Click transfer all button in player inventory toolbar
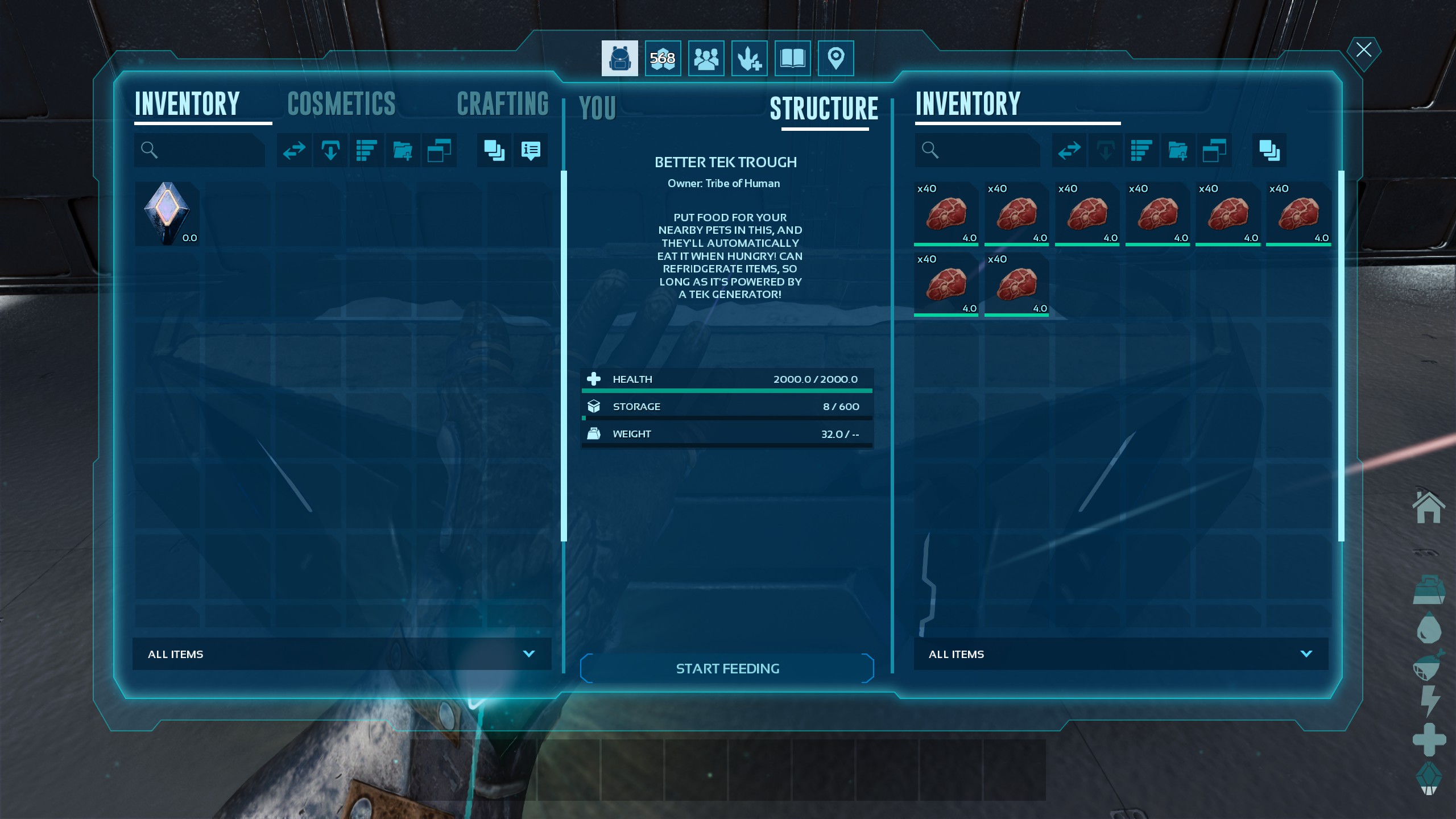Image resolution: width=1456 pixels, height=819 pixels. pyautogui.click(x=294, y=150)
